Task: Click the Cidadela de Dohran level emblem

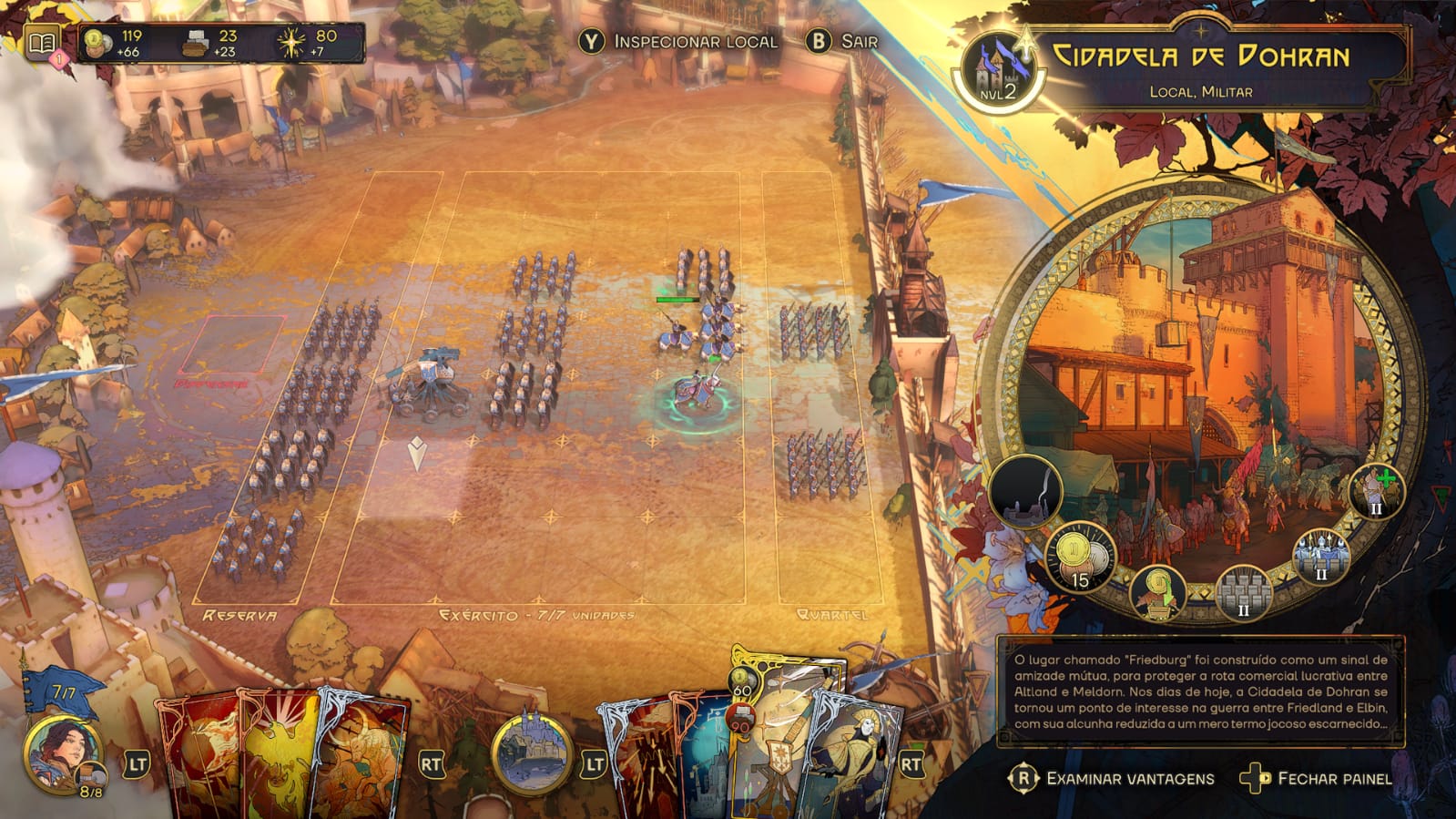Action: 998,70
